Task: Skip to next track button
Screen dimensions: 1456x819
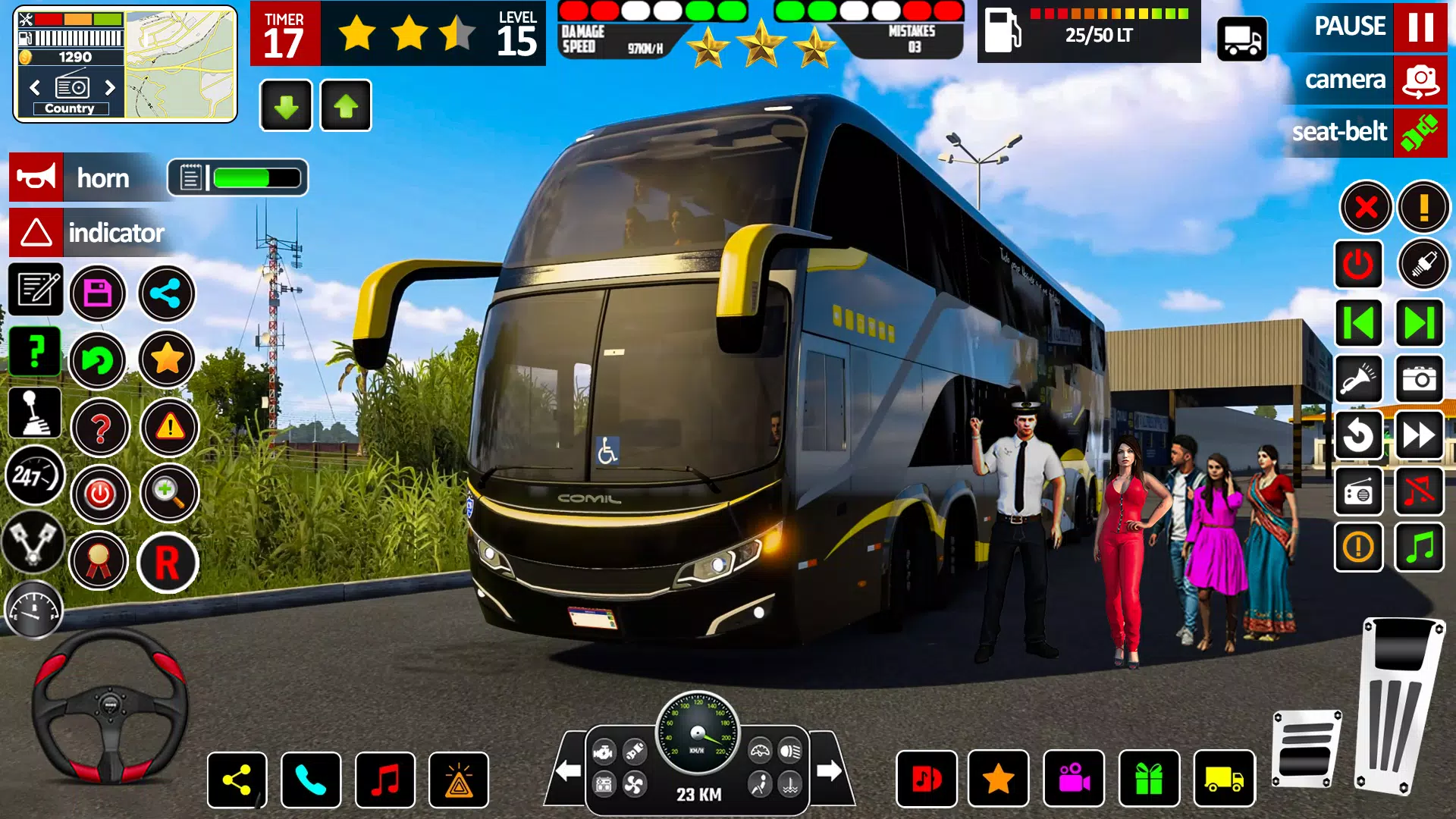Action: (x=1419, y=323)
